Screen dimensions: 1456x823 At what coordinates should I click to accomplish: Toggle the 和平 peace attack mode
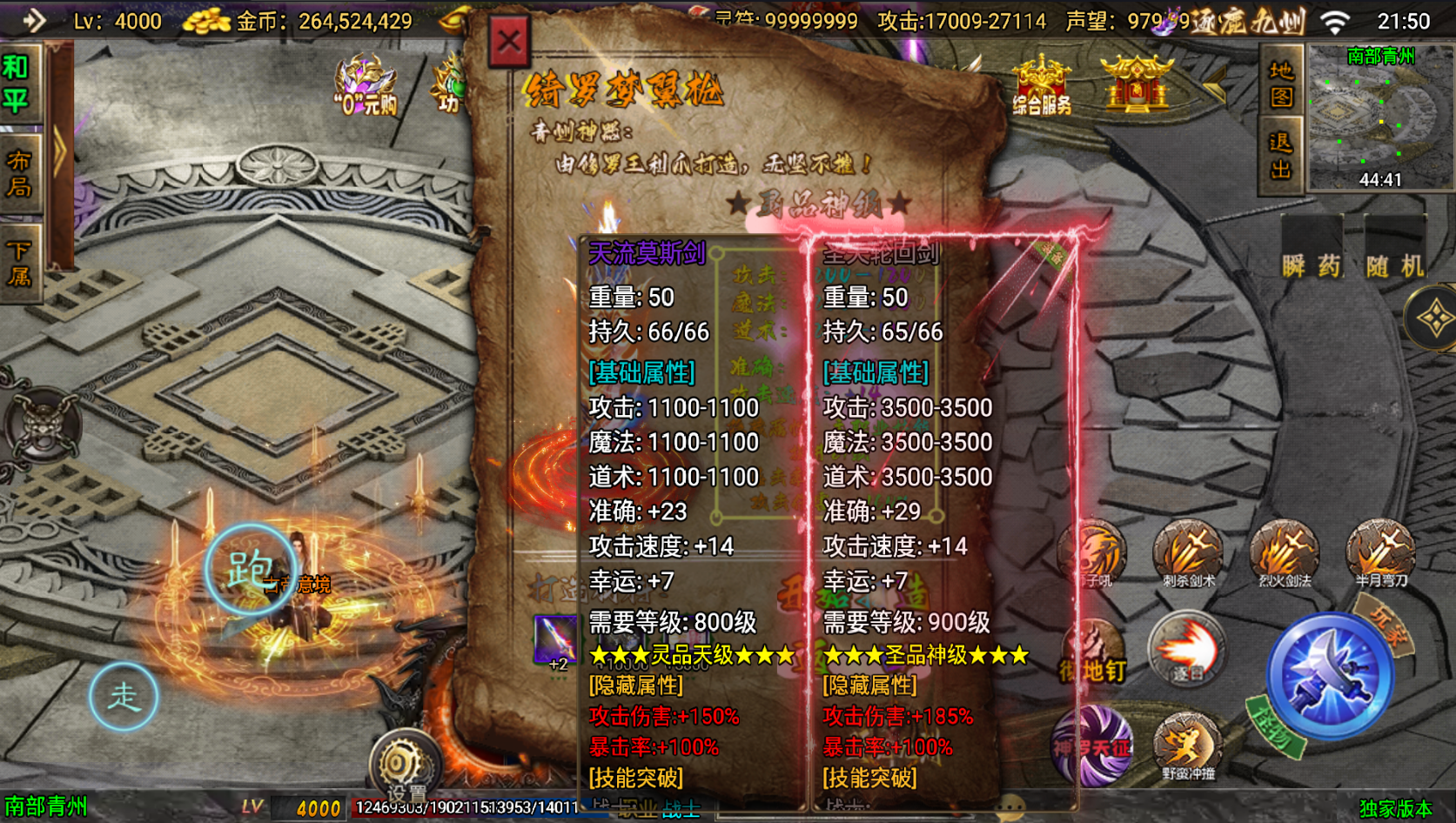coord(17,78)
